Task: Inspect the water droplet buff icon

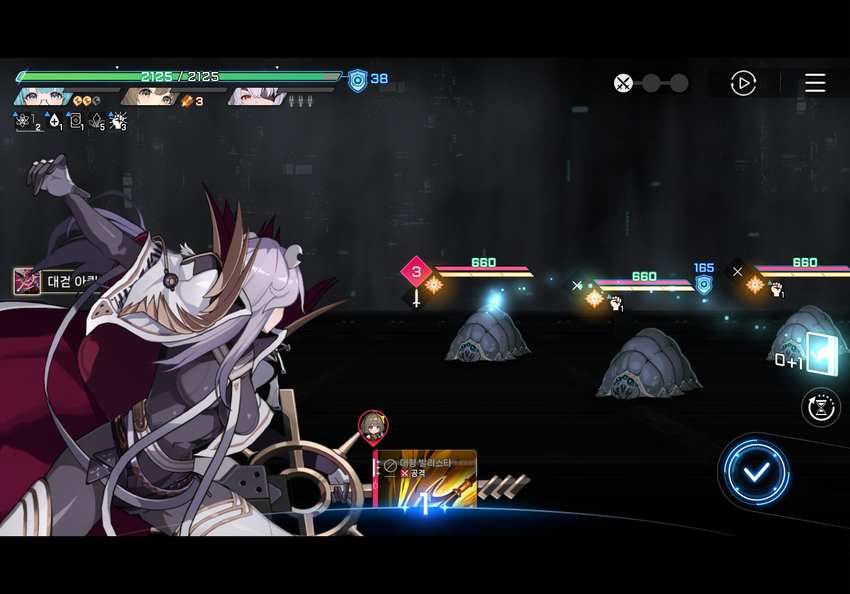Action: [x=54, y=122]
